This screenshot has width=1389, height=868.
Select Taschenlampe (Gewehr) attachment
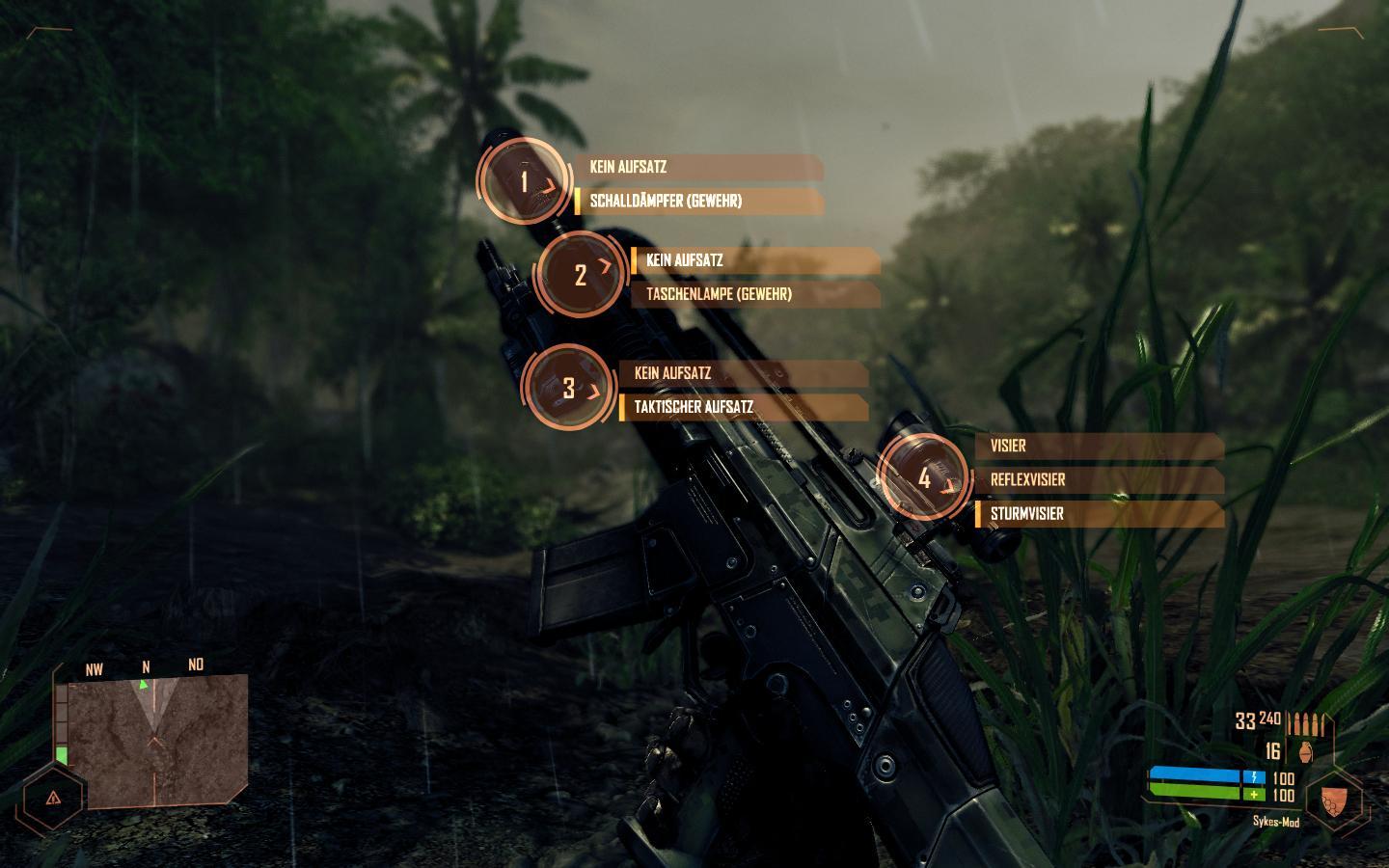click(x=754, y=294)
